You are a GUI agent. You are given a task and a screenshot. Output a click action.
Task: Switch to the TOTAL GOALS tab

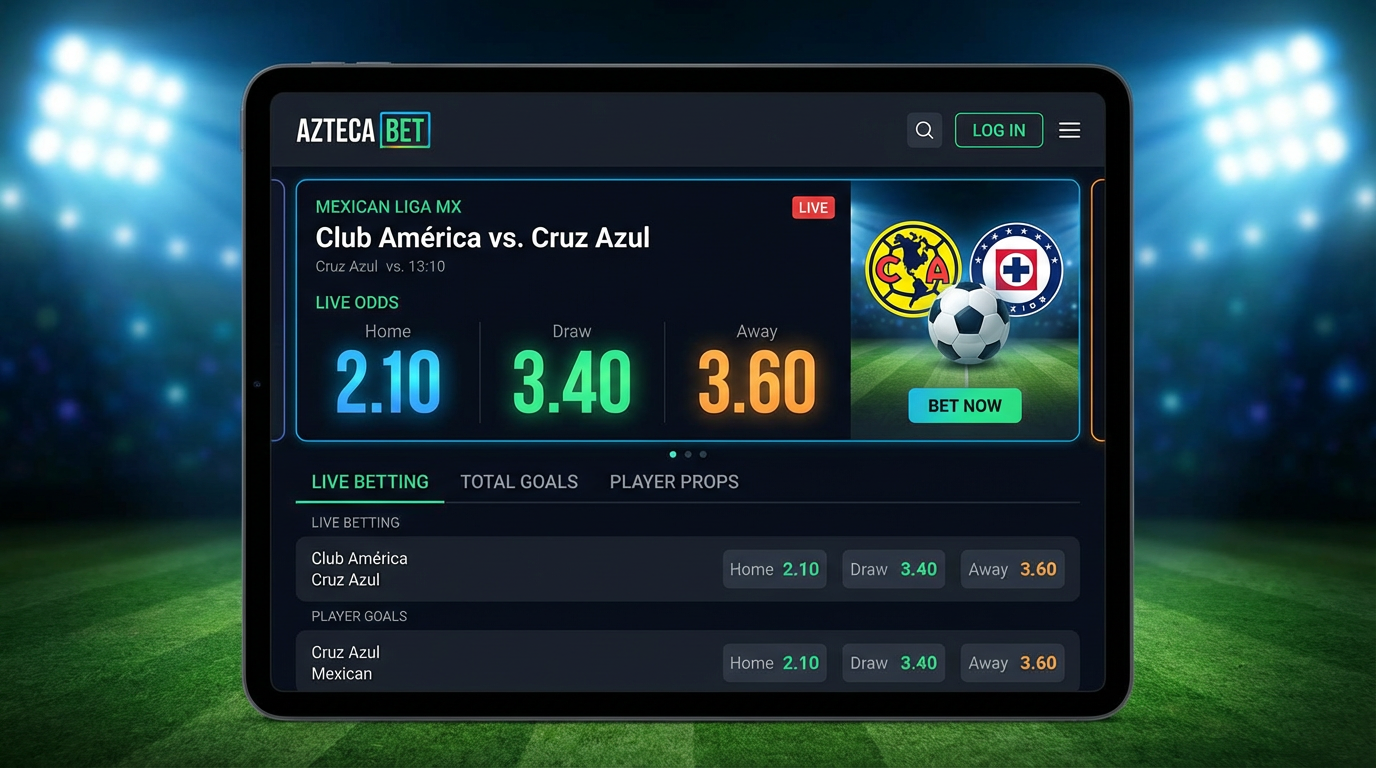point(519,481)
